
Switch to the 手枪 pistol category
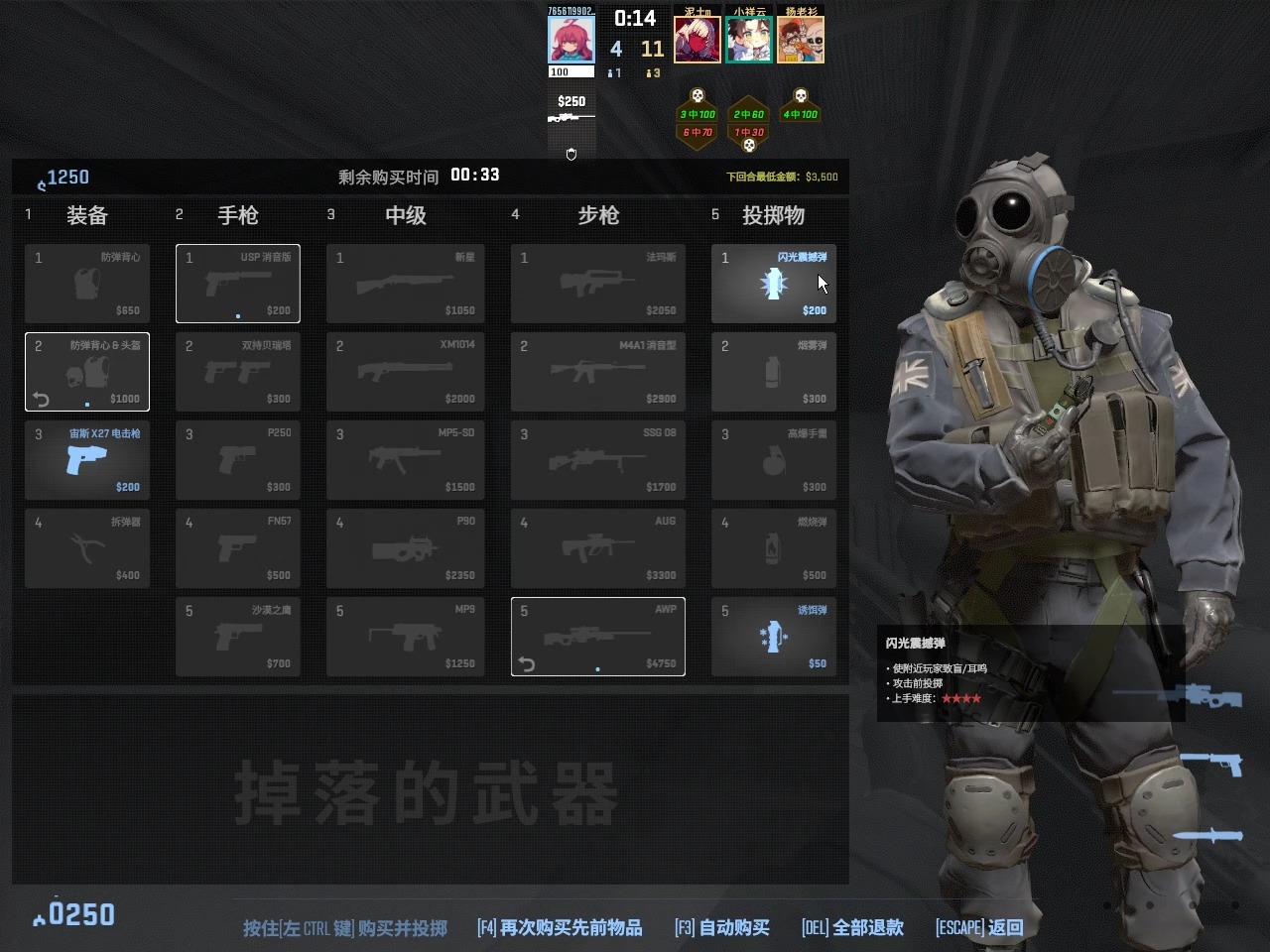237,215
